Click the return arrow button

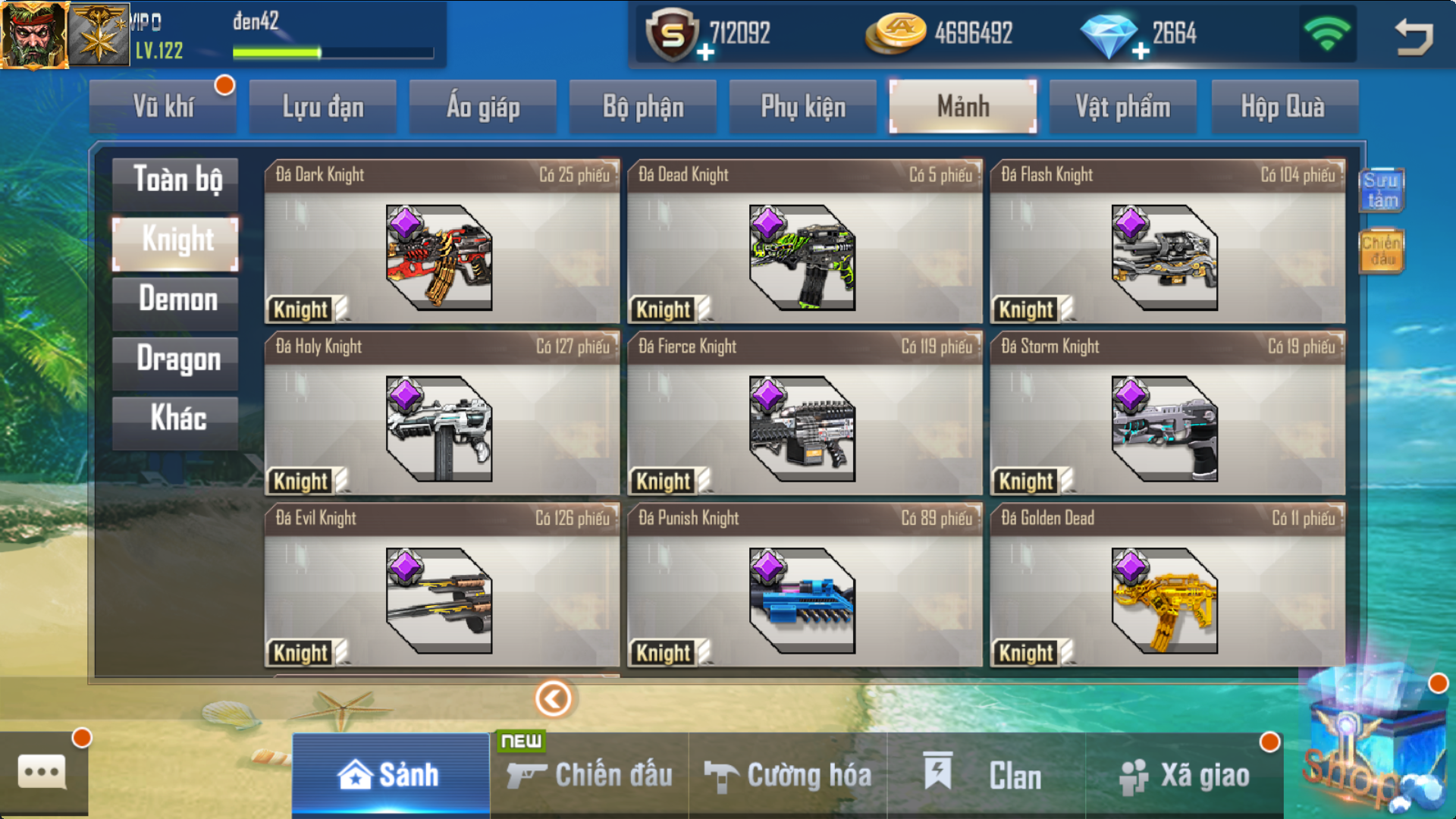(1414, 36)
